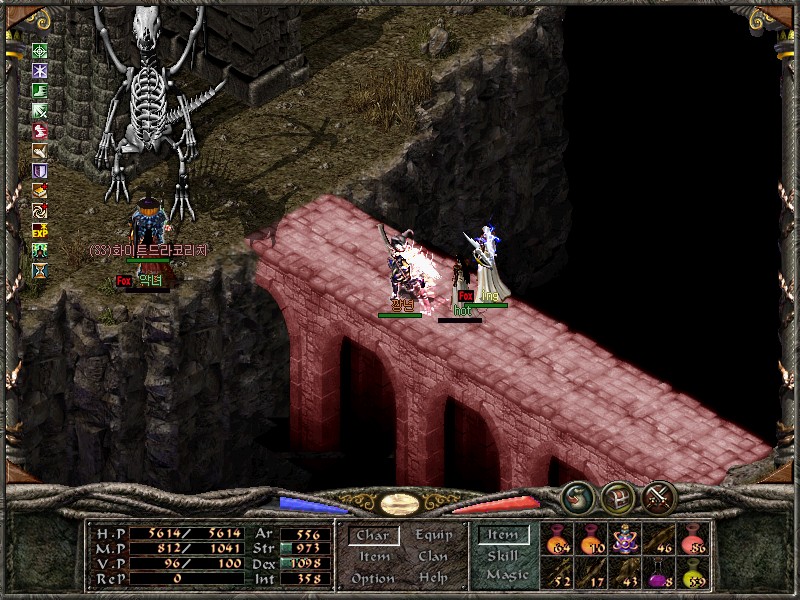Open the Option menu
The width and height of the screenshot is (800, 600).
pyautogui.click(x=373, y=579)
